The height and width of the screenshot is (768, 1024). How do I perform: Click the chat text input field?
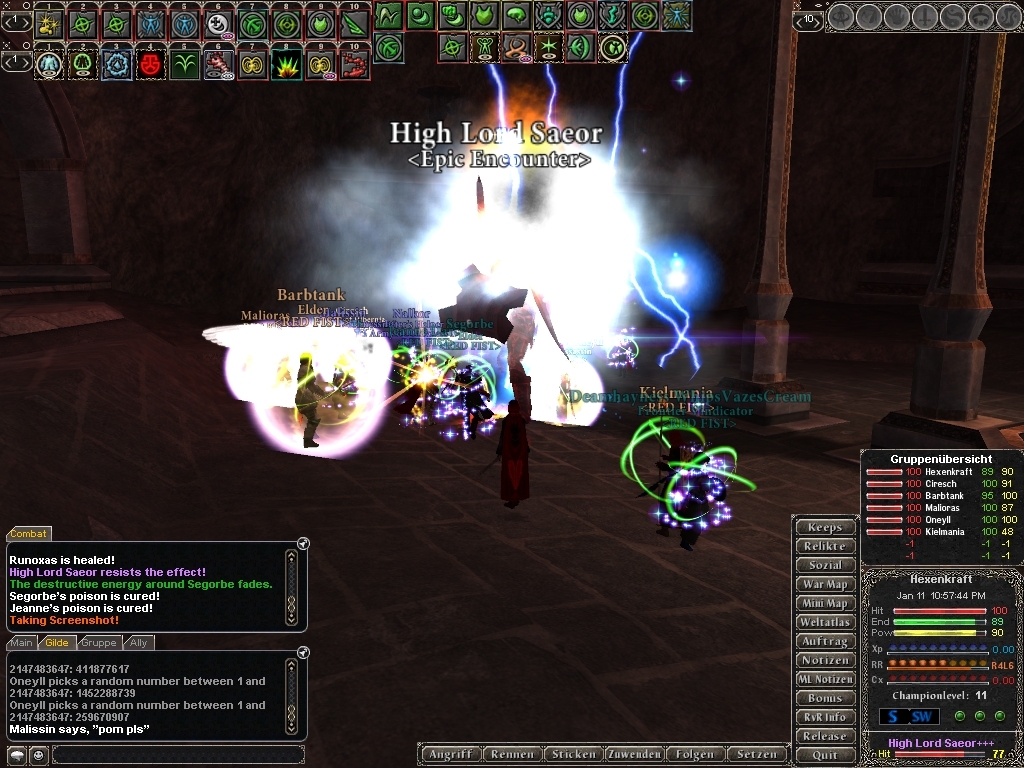coord(177,754)
